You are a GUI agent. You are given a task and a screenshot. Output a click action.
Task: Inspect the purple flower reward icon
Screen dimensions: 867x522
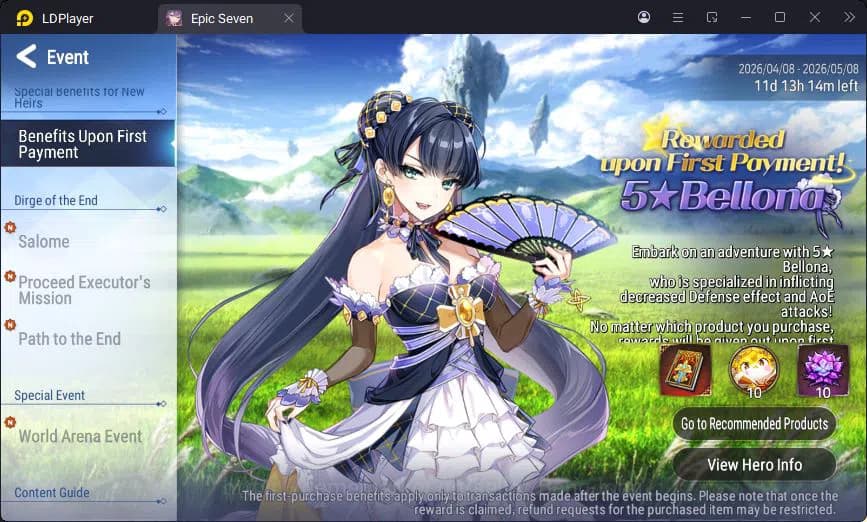[x=822, y=371]
